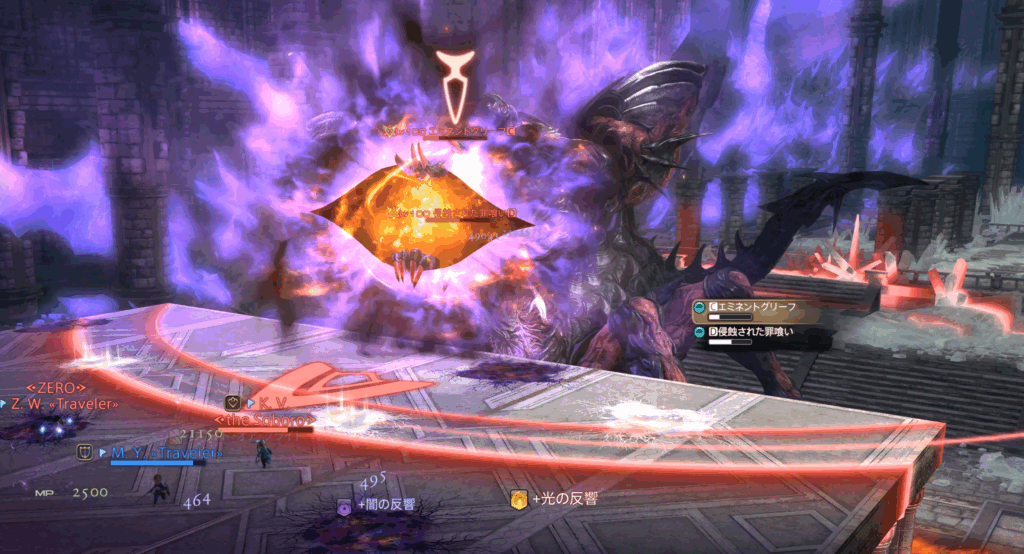Target player nameplate Z. W. «Traveler»
The height and width of the screenshot is (554, 1024).
coord(64,404)
